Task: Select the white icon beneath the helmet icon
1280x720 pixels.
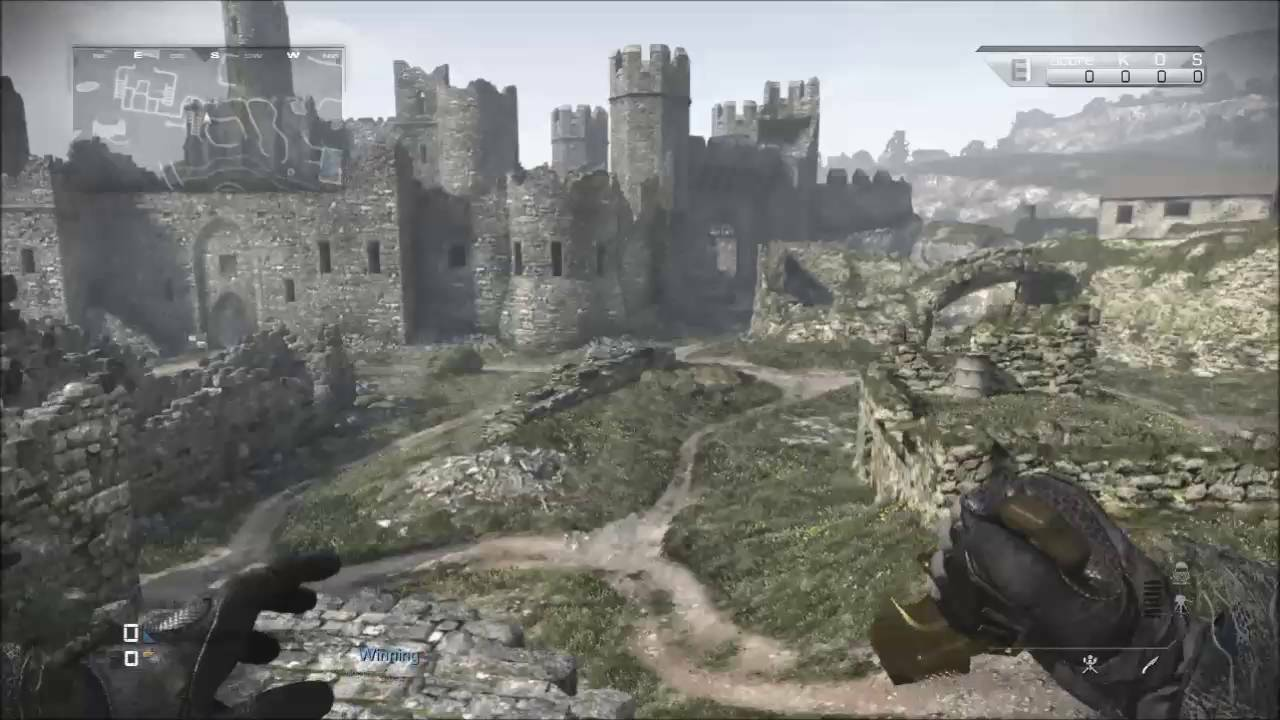Action: point(1180,604)
